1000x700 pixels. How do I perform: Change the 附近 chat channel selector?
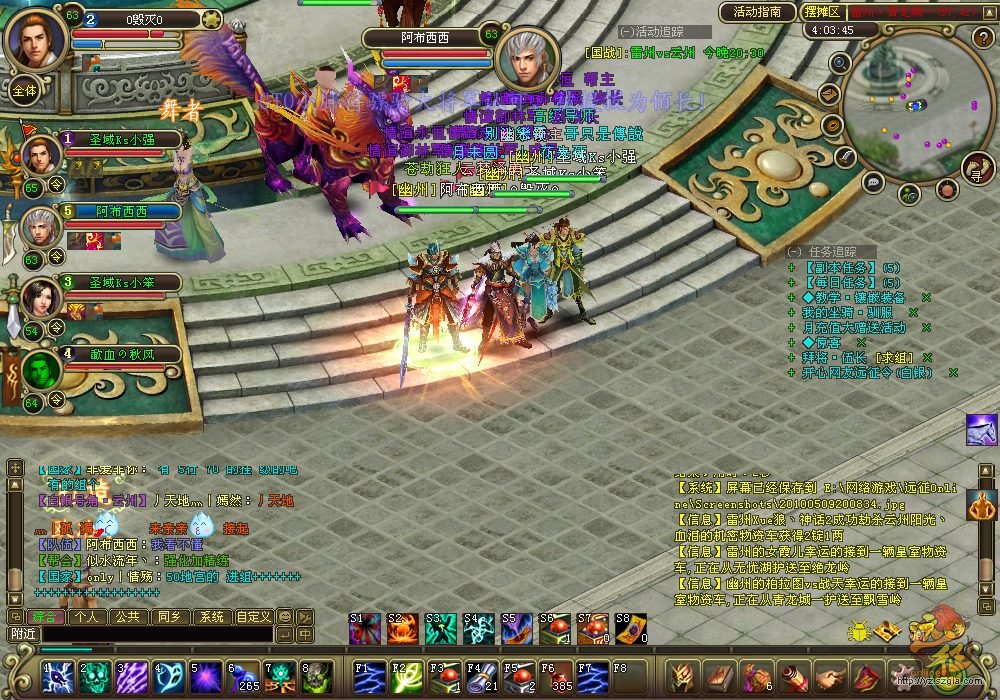click(x=23, y=634)
